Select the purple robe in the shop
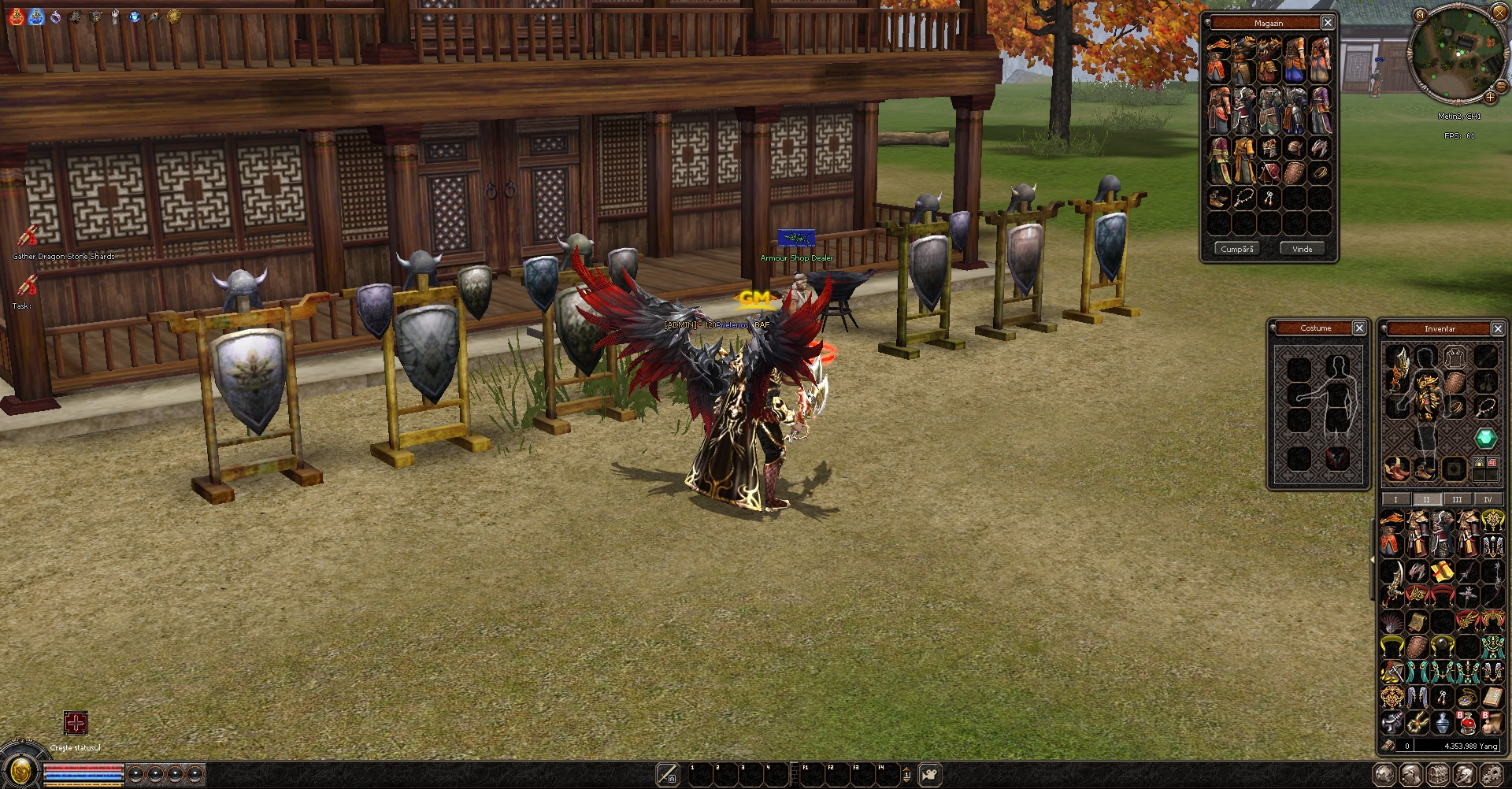Screen dimensions: 1512x789 click(1320, 112)
